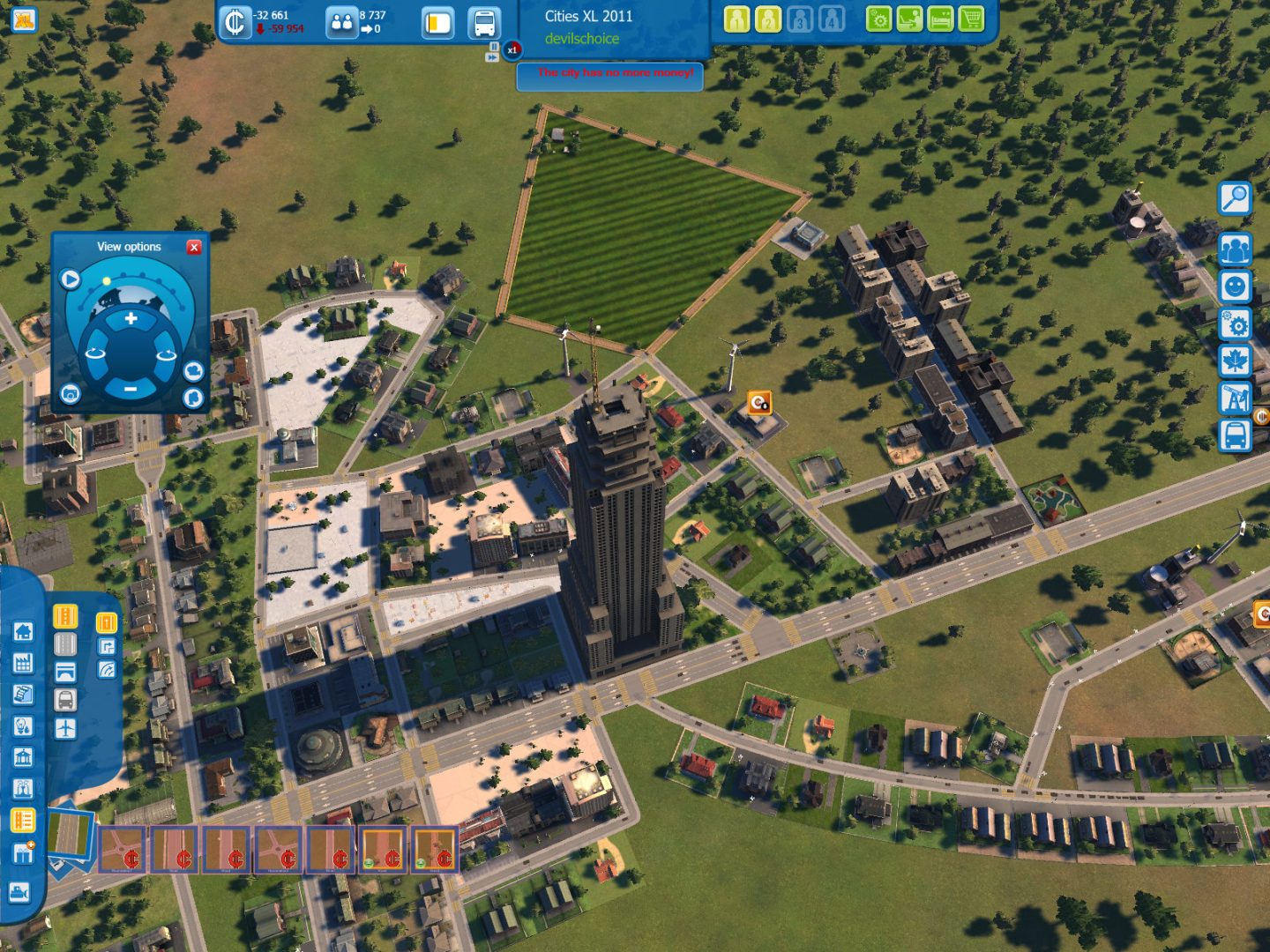The image size is (1270, 952).
Task: Switch to avatar 2 tab at top
Action: pyautogui.click(x=767, y=20)
